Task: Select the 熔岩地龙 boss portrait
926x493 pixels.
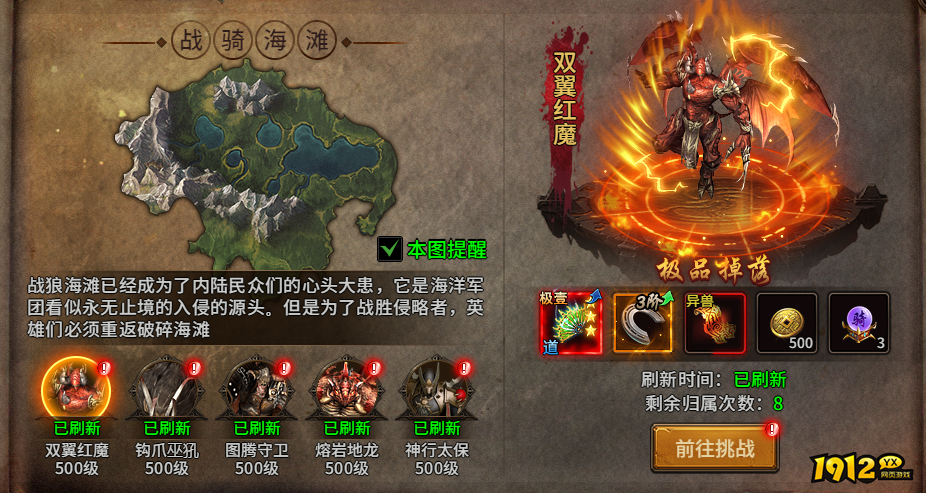Action: coord(346,388)
